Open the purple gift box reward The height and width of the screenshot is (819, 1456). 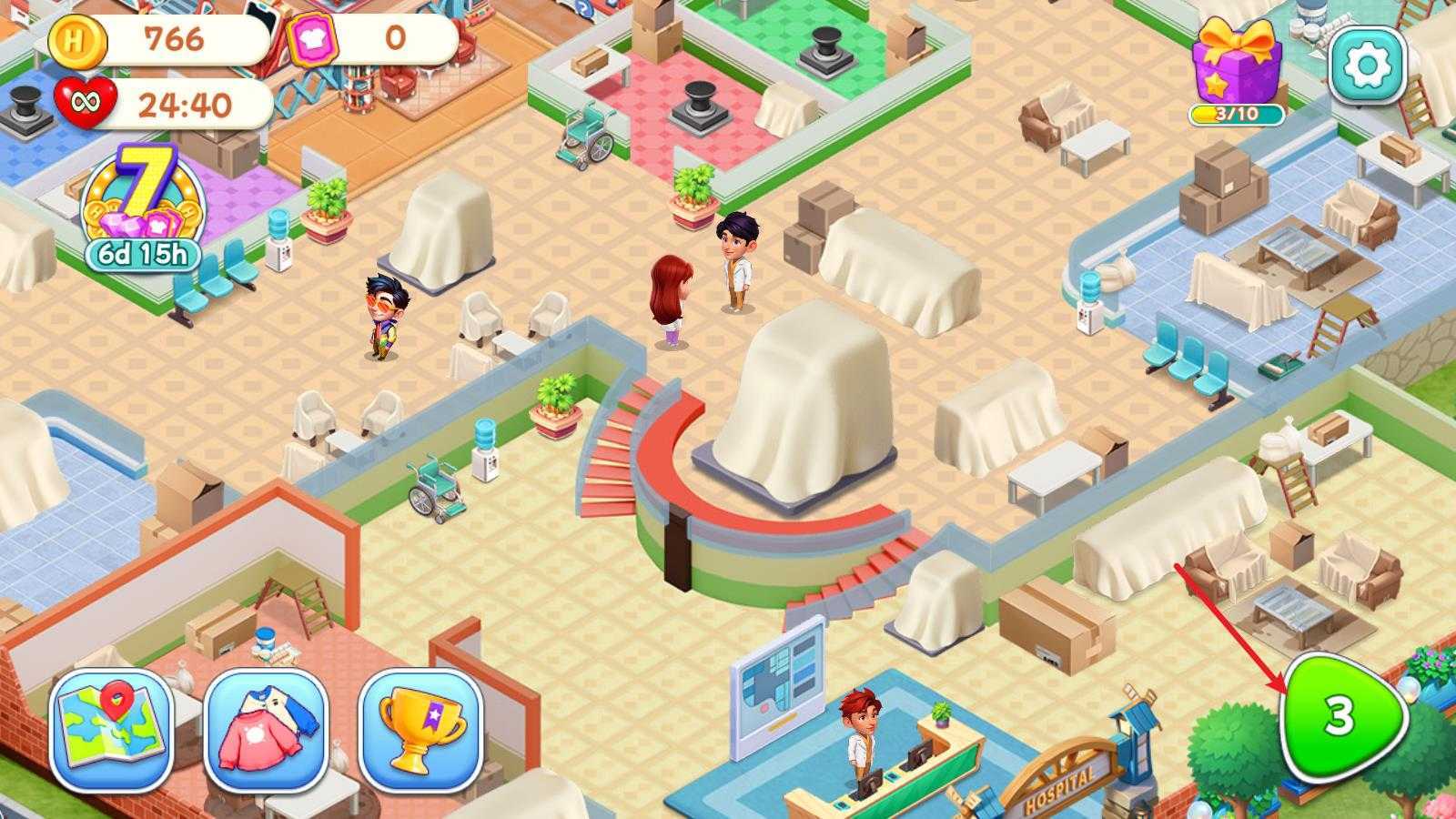tap(1237, 62)
